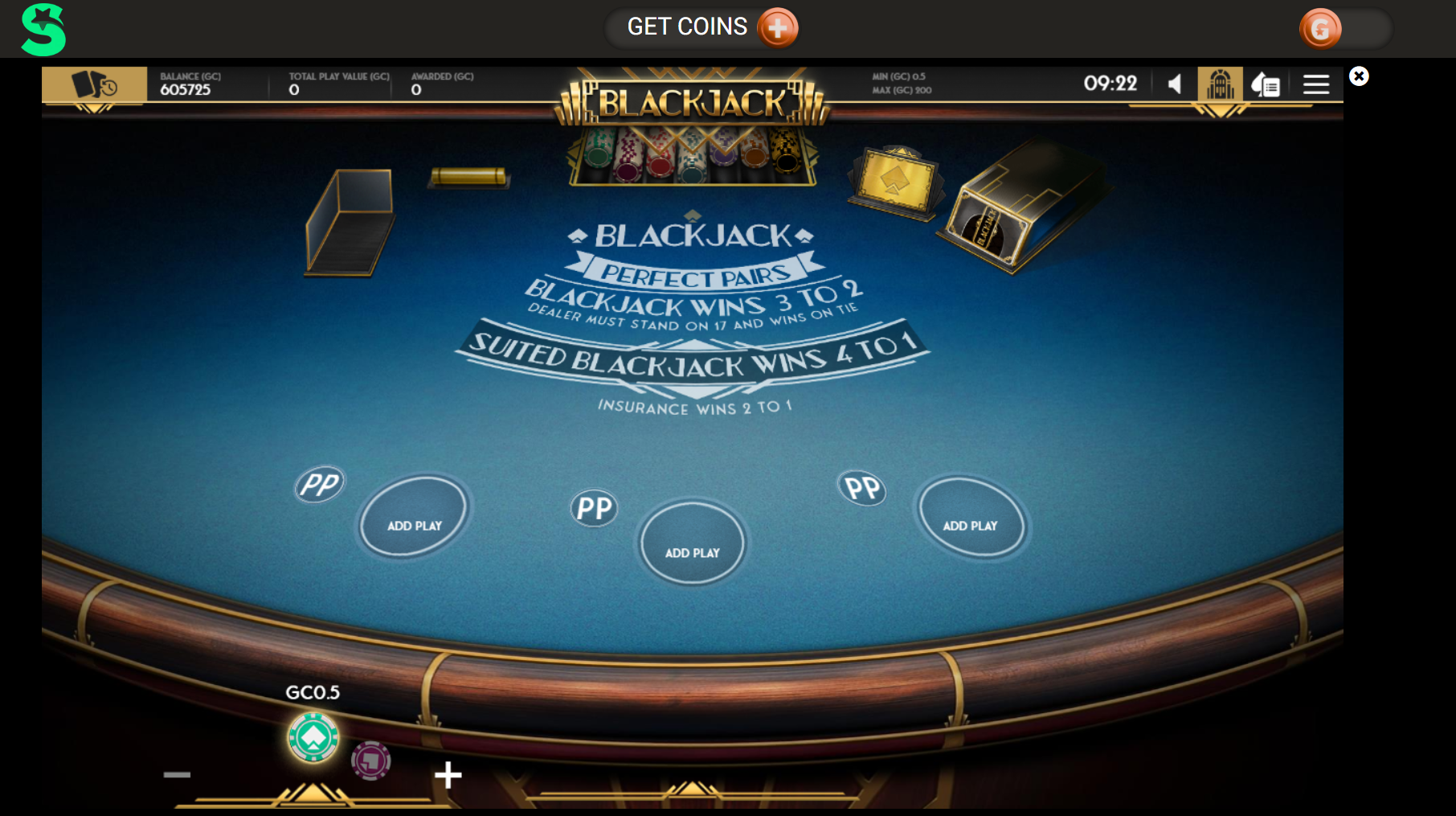
Task: Toggle the right PP side bet circle
Action: coord(862,488)
